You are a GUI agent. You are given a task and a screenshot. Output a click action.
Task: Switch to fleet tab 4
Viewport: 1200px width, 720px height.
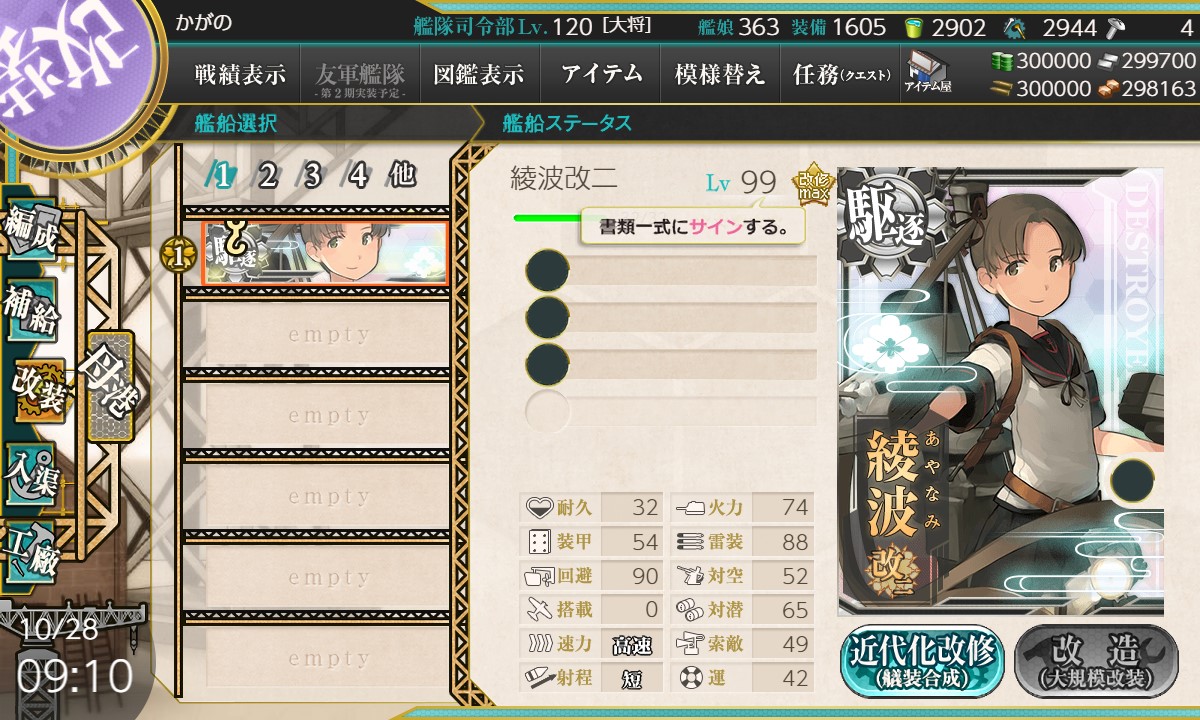click(357, 176)
